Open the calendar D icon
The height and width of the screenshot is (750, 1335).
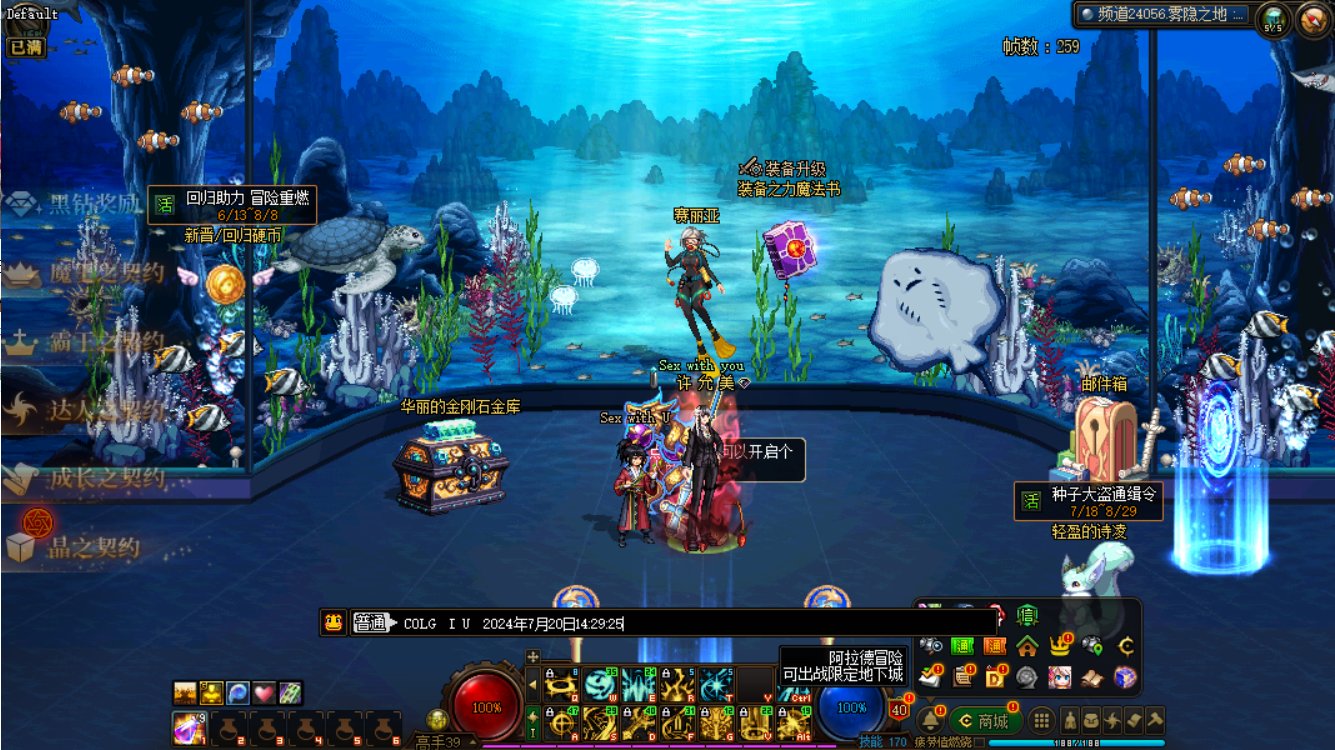pos(995,677)
